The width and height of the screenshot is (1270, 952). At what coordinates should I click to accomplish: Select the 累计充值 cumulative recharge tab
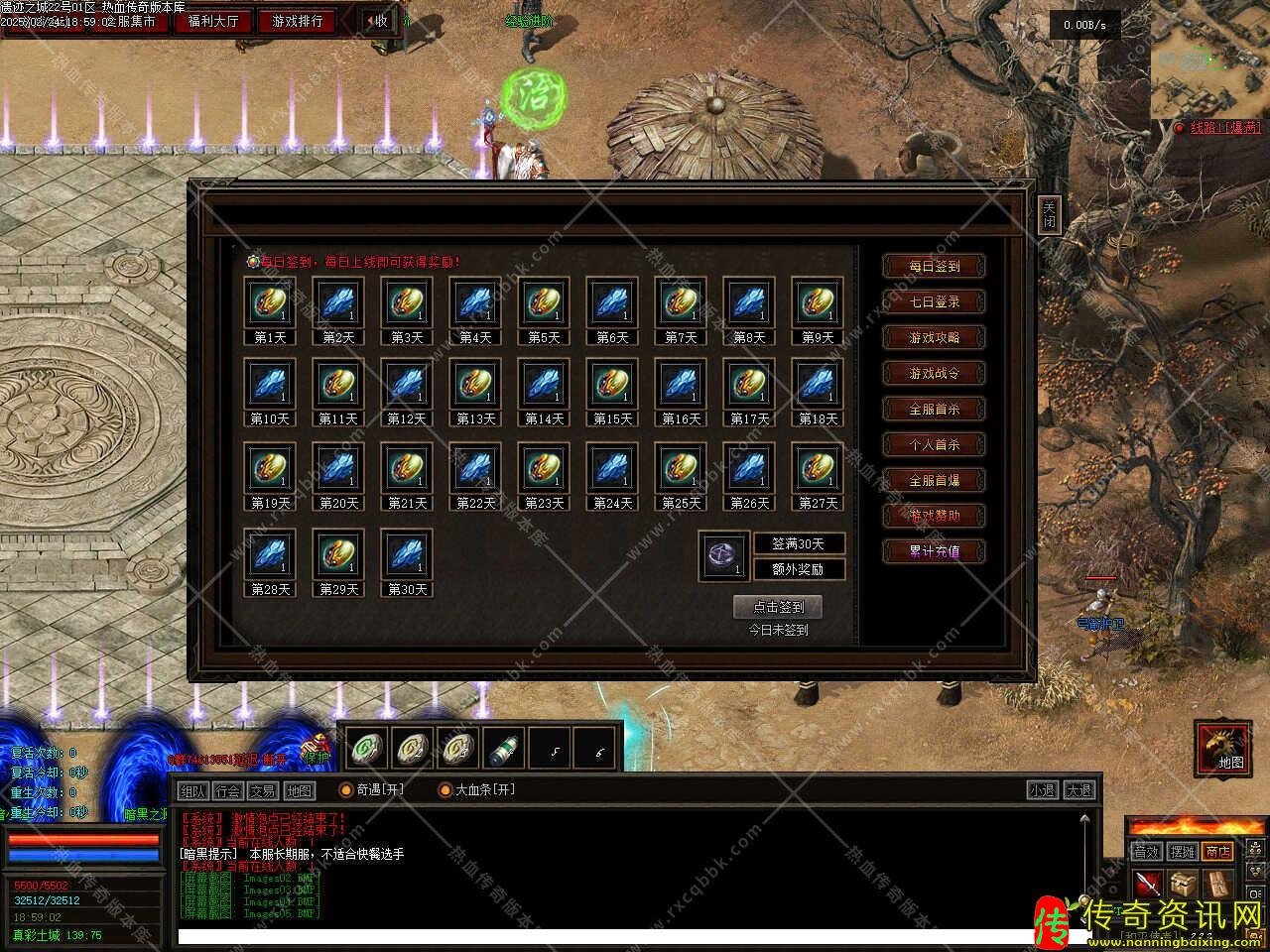tap(935, 551)
